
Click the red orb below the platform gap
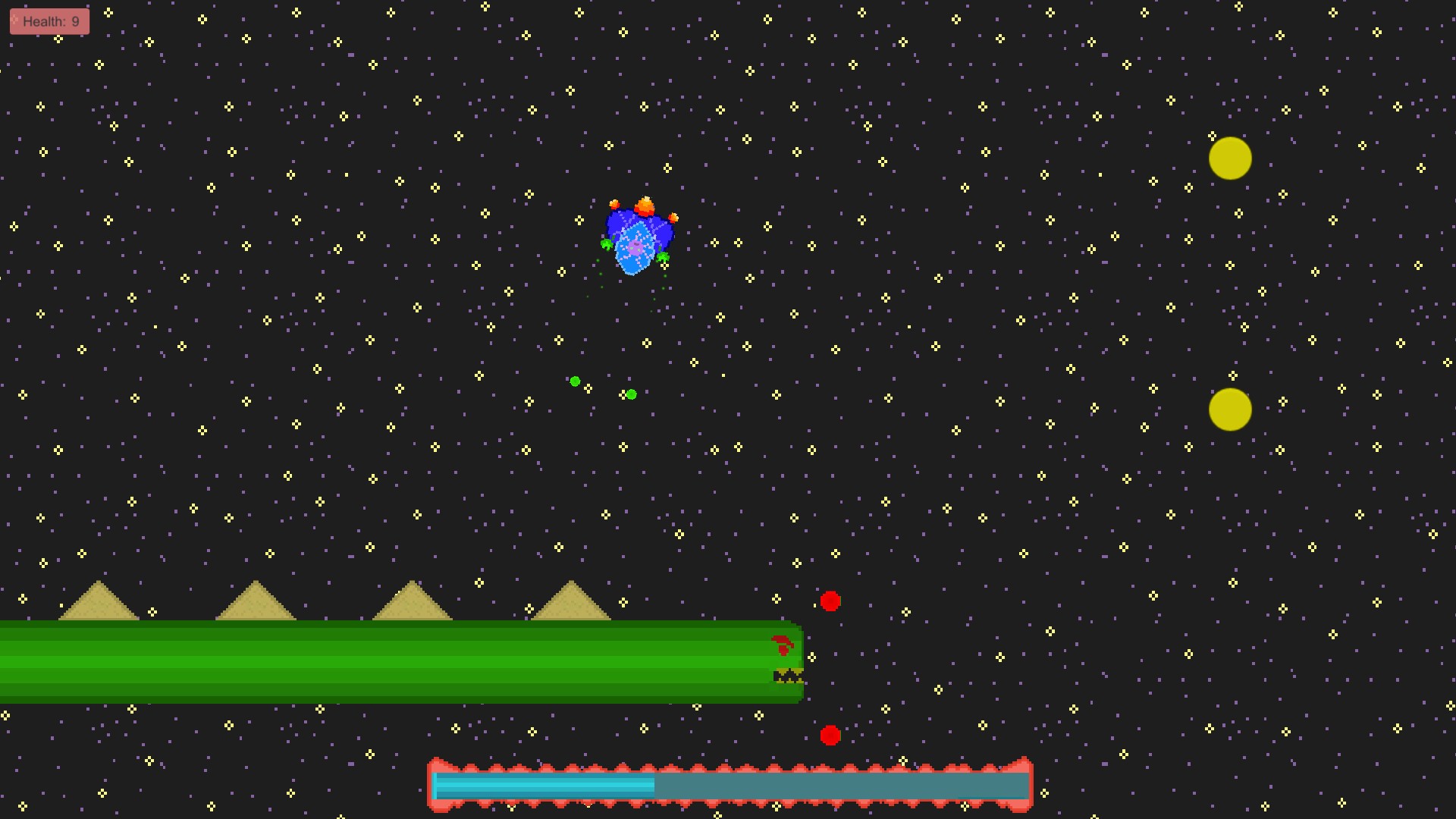click(830, 736)
